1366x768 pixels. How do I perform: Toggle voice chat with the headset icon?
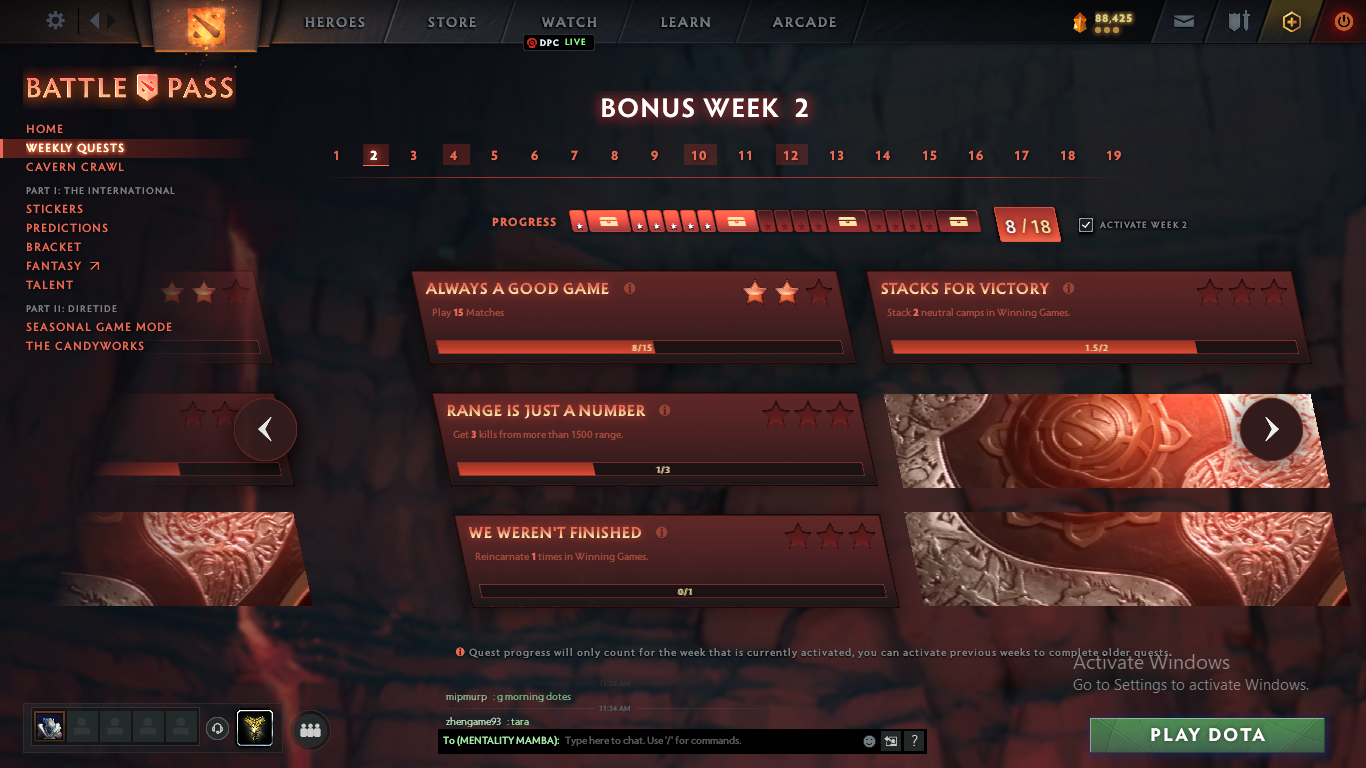pos(218,729)
